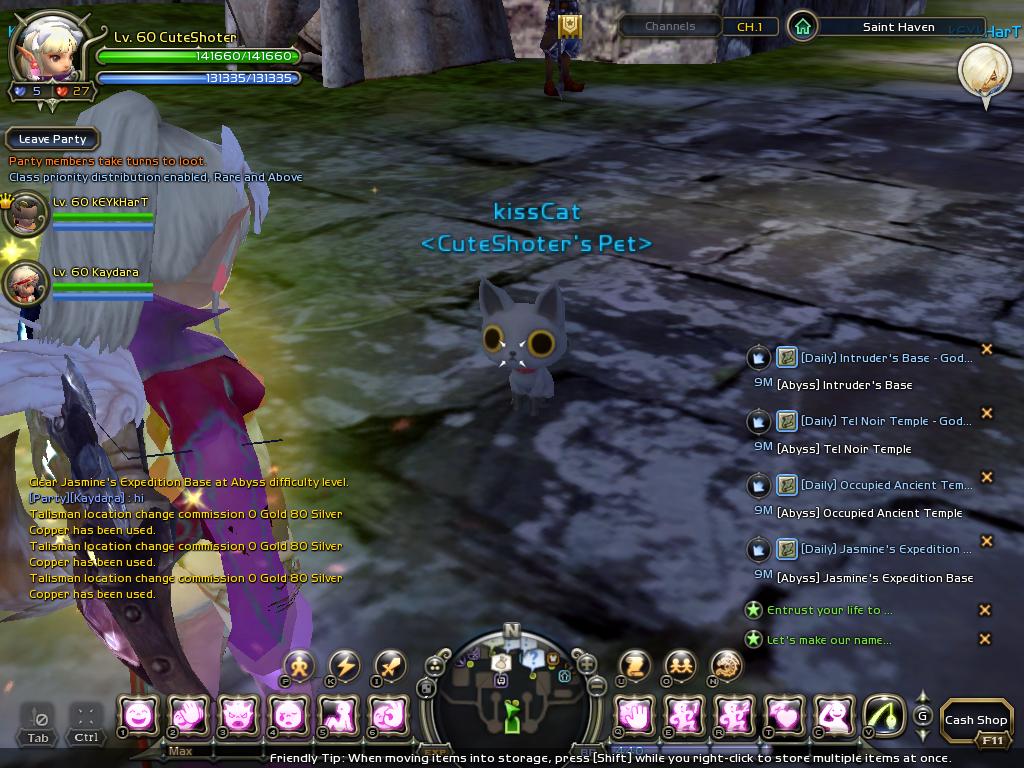Remove 'Let's make our name' quest tracker

pos(985,639)
